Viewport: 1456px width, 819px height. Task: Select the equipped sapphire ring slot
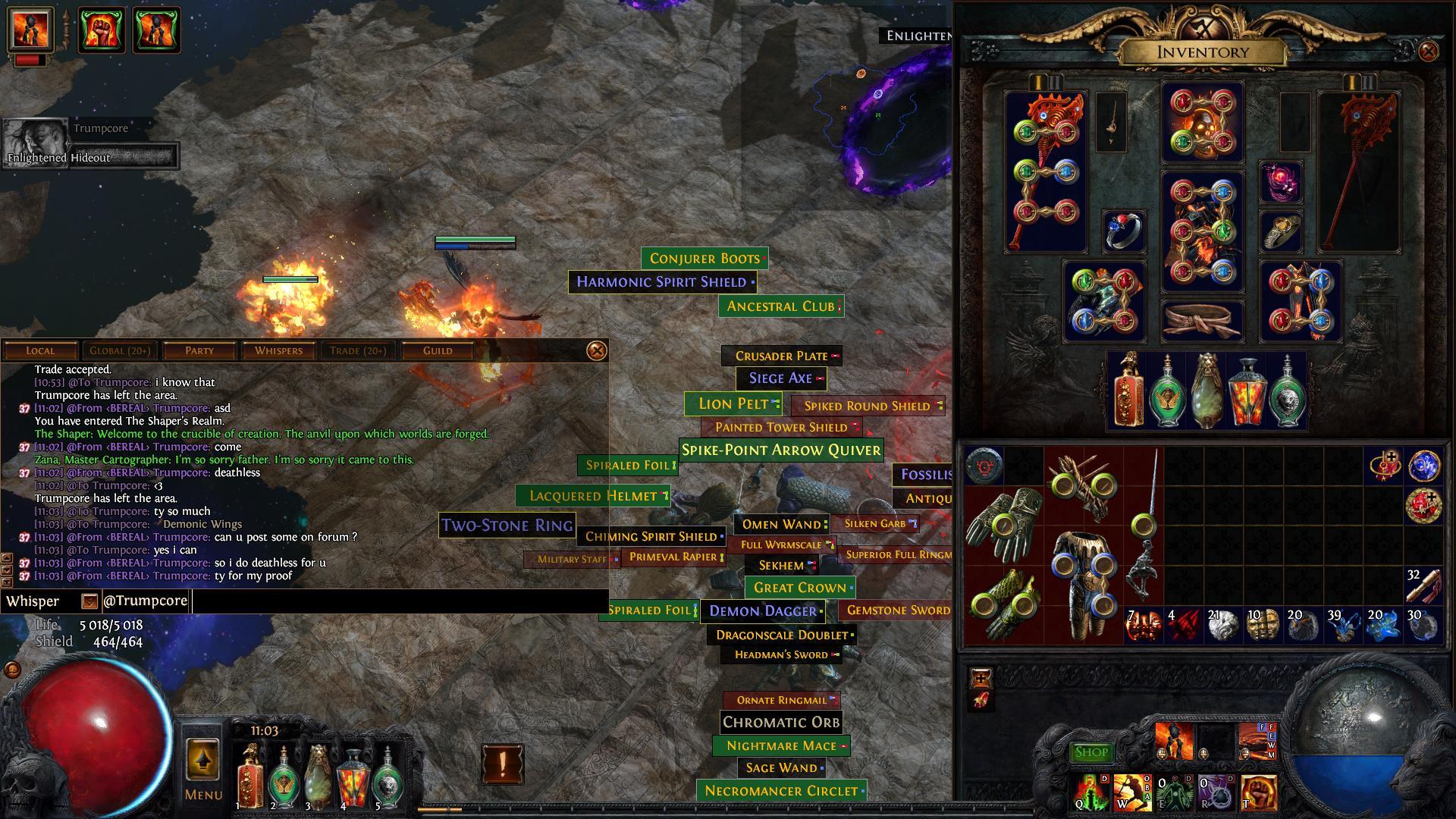pyautogui.click(x=1124, y=231)
